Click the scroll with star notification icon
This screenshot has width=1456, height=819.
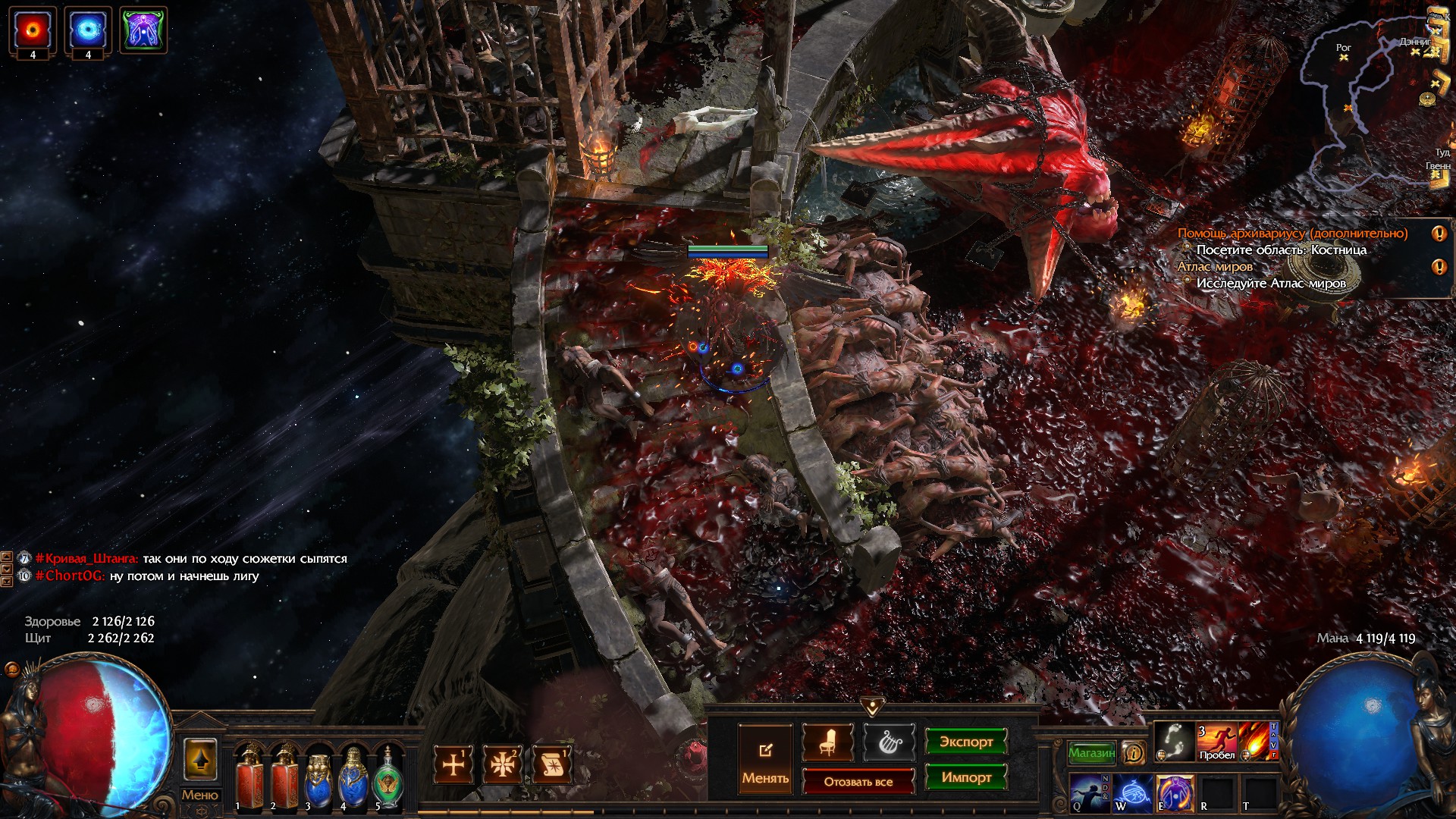(x=552, y=764)
